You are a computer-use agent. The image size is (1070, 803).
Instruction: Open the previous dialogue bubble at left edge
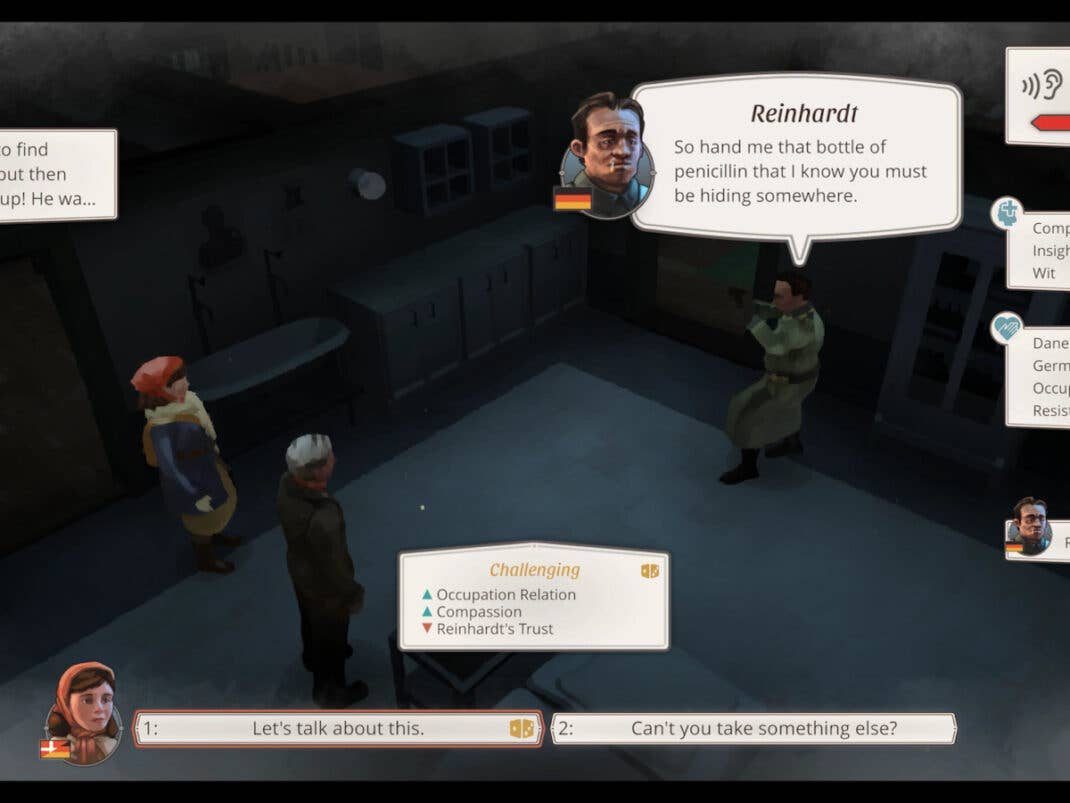coord(55,175)
